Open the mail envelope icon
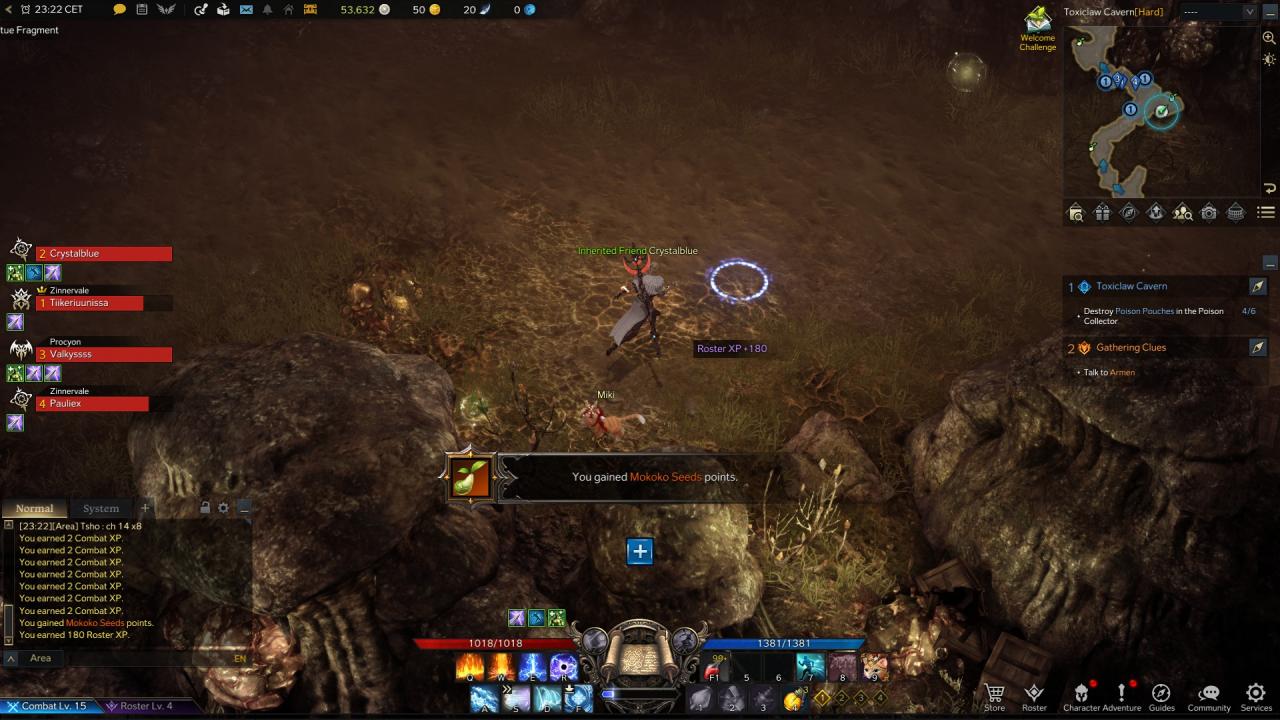1280x720 pixels. click(x=246, y=10)
